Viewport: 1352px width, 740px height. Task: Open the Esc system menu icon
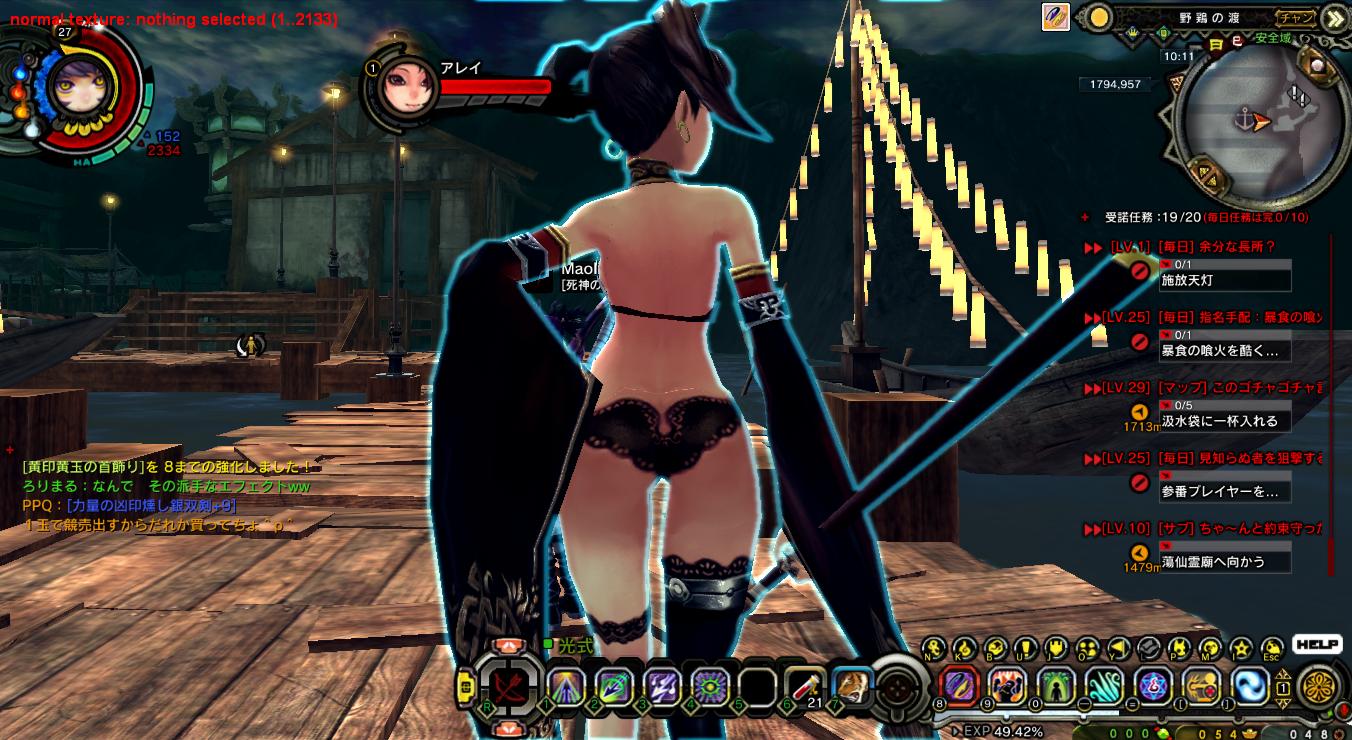[x=1272, y=648]
